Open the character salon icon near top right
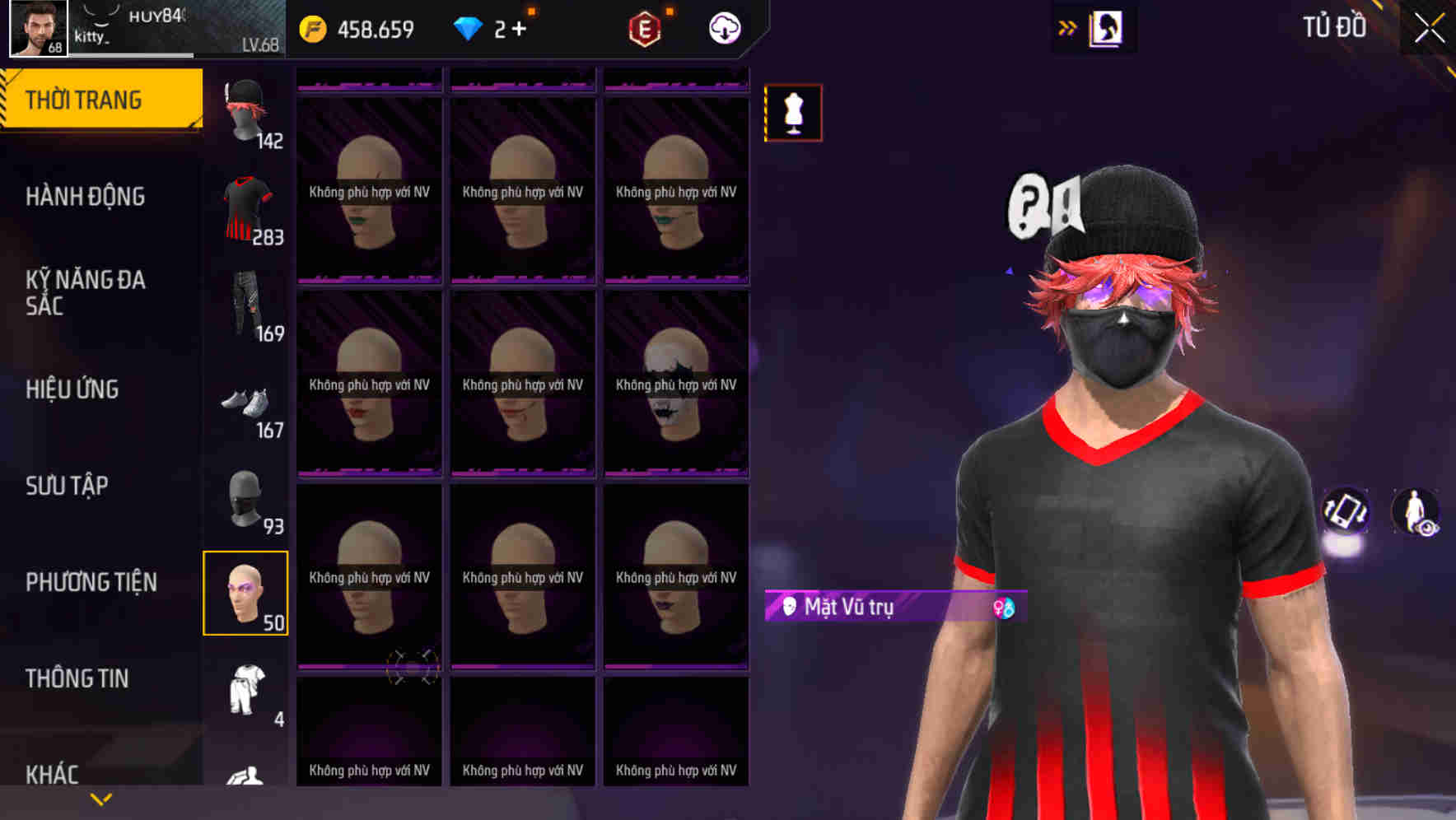 1107,28
